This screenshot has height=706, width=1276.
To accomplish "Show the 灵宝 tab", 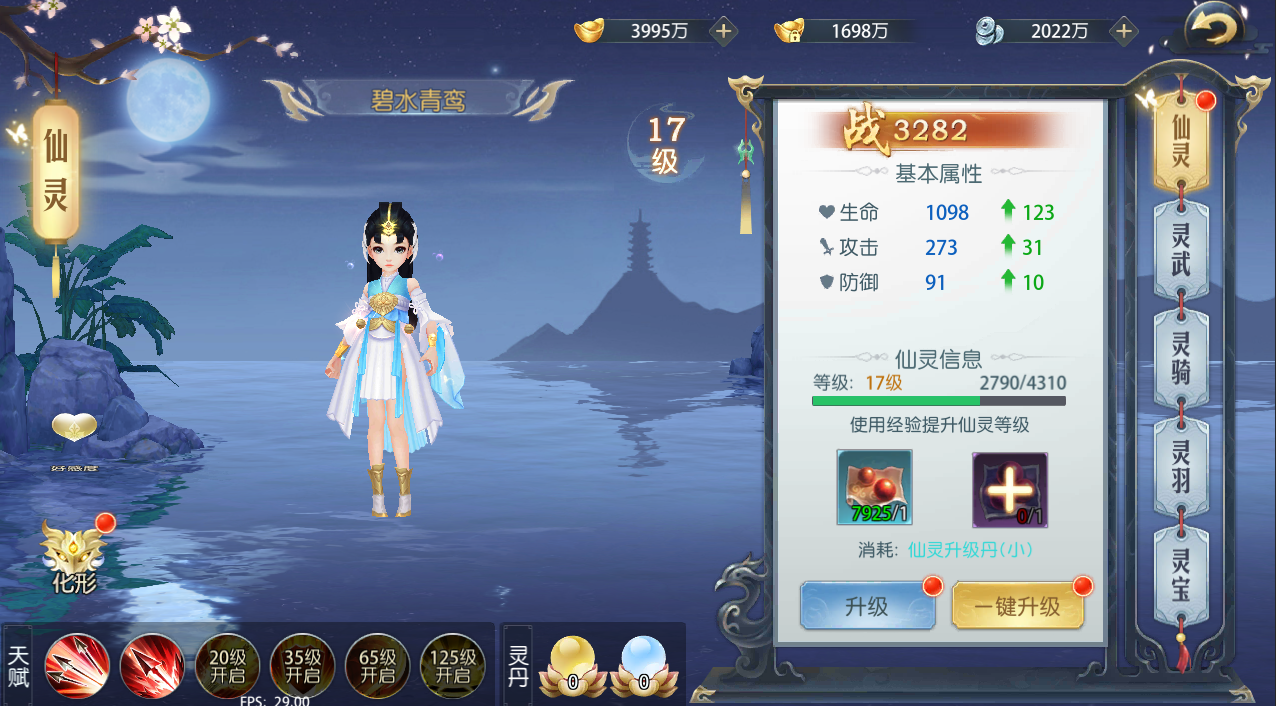I will 1181,575.
